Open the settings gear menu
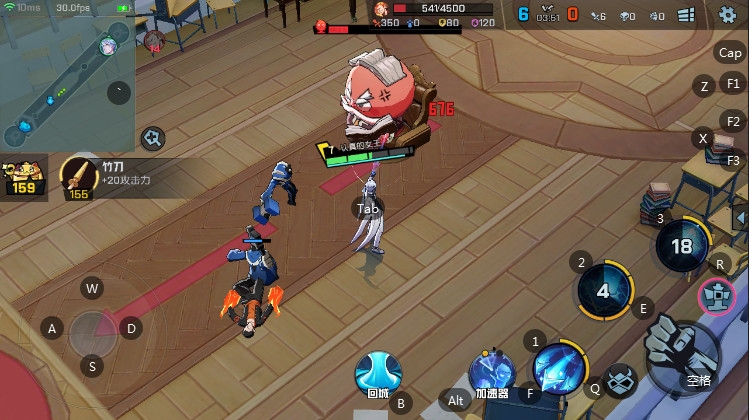Viewport: 749px width, 420px height. pyautogui.click(x=727, y=15)
